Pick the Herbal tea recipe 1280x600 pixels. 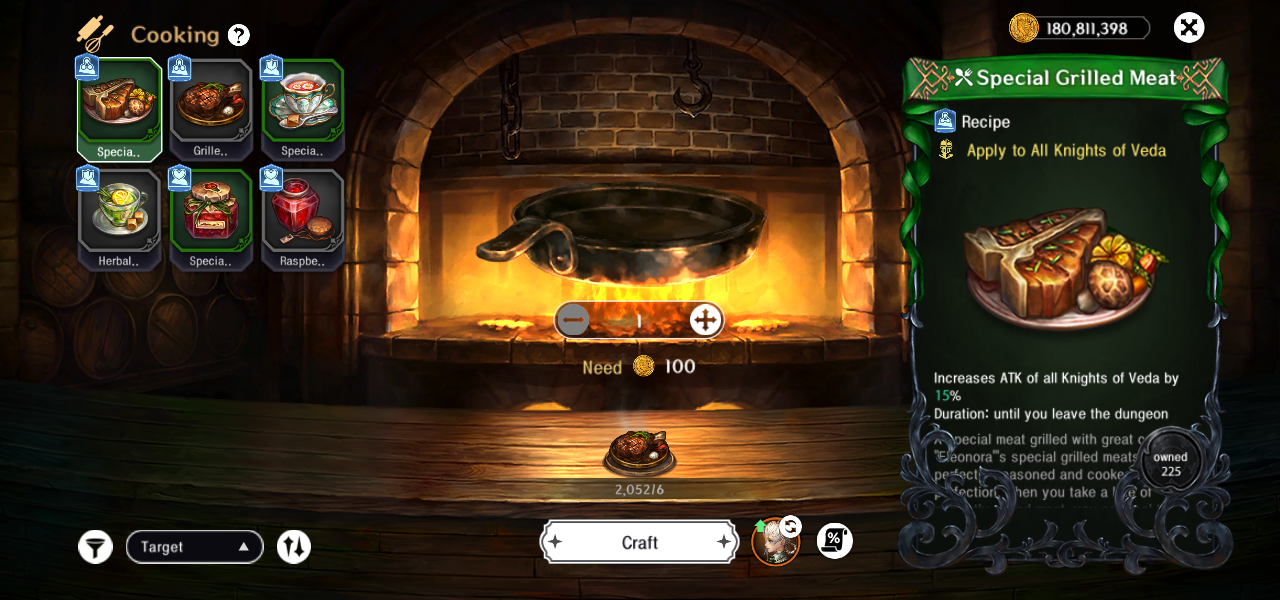(119, 218)
